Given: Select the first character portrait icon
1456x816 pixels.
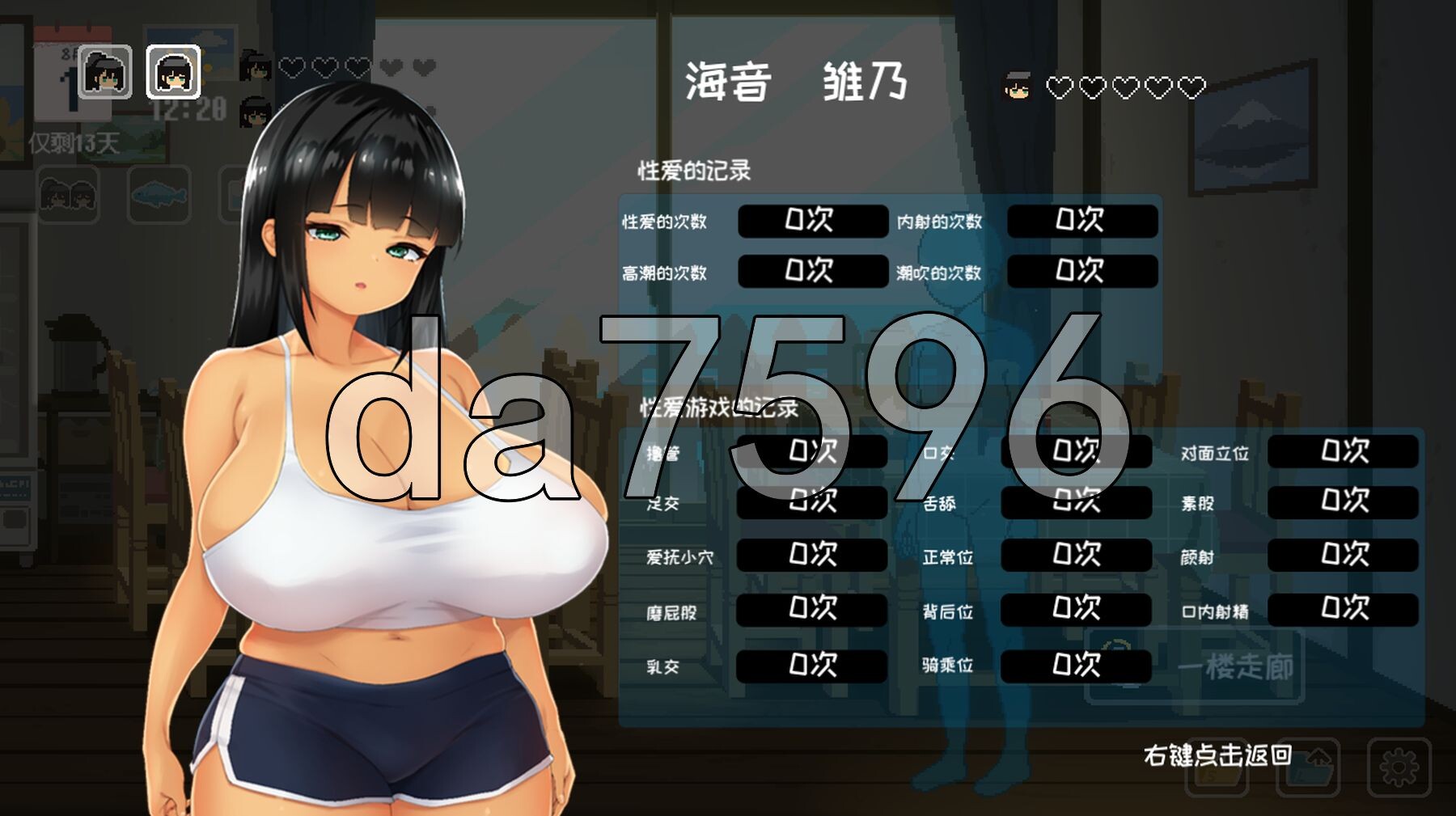Looking at the screenshot, I should click(105, 71).
